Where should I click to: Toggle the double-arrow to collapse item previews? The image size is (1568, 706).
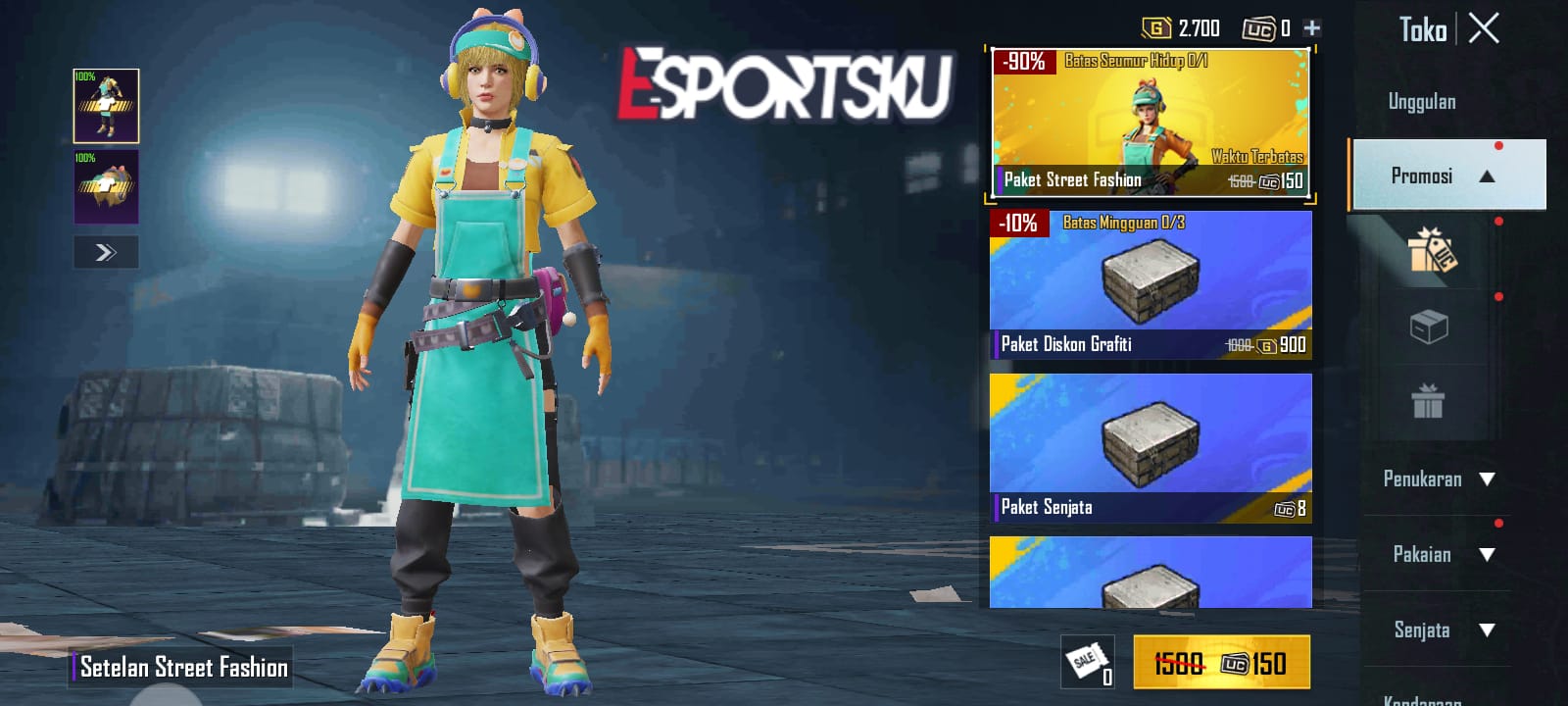(105, 252)
